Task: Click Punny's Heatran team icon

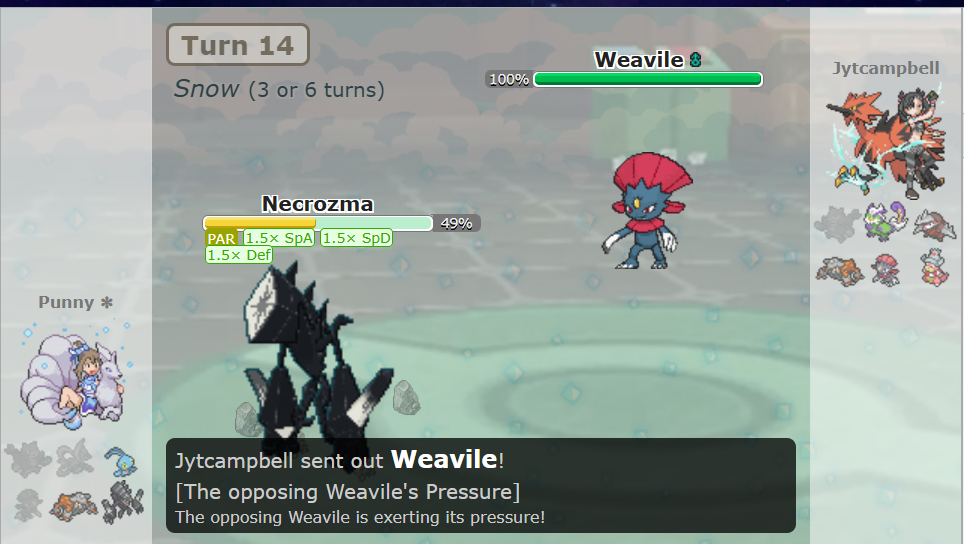Action: [x=74, y=505]
